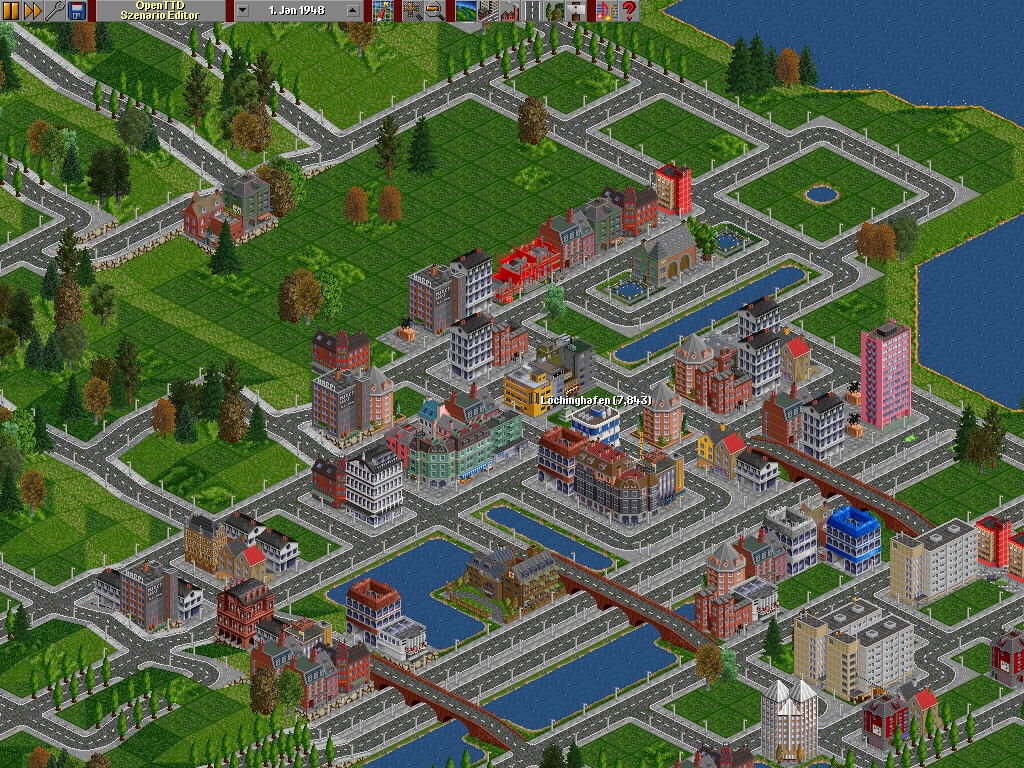The width and height of the screenshot is (1024, 768).
Task: Choose the place sign tool
Action: pos(577,11)
